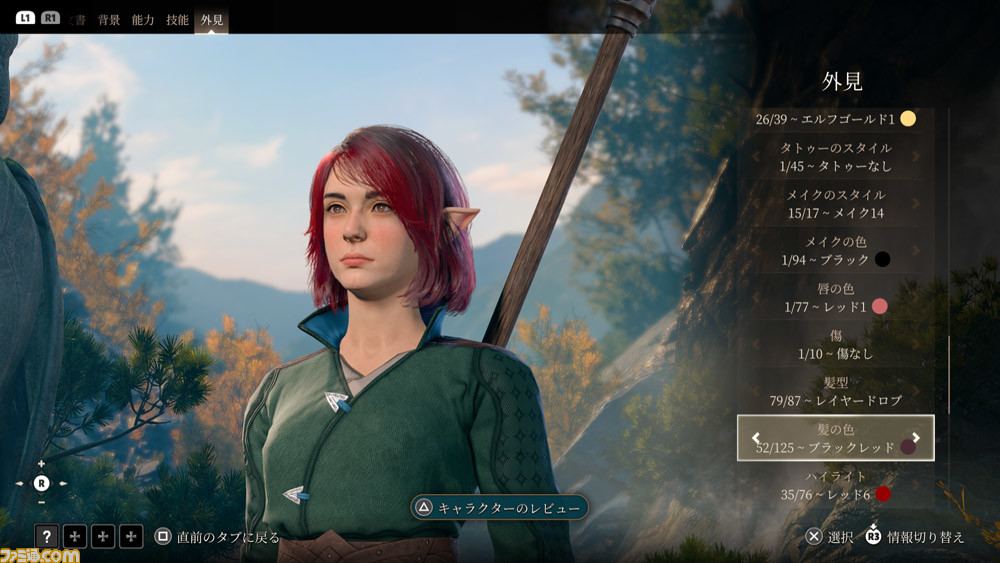Click the 外見 tab
The height and width of the screenshot is (563, 1000).
coord(212,19)
